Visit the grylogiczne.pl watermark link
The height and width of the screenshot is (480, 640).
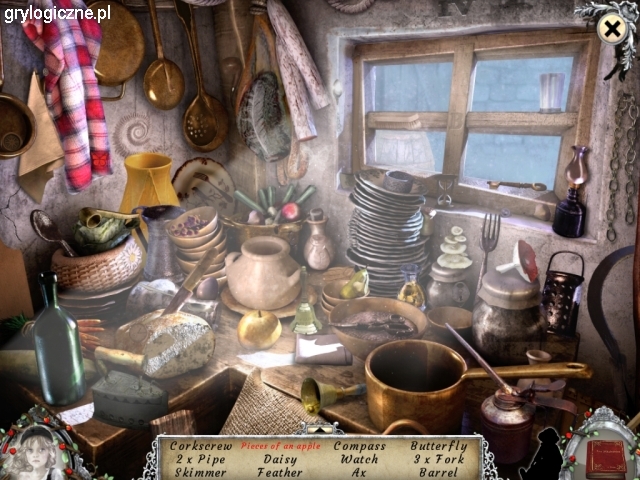(56, 13)
